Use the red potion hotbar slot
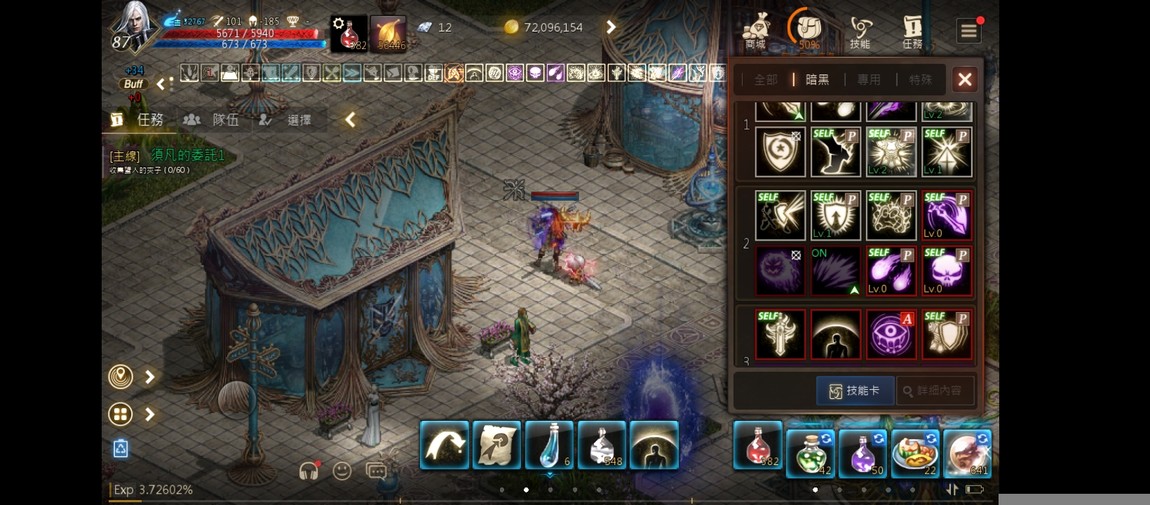Image resolution: width=1150 pixels, height=505 pixels. pos(757,446)
